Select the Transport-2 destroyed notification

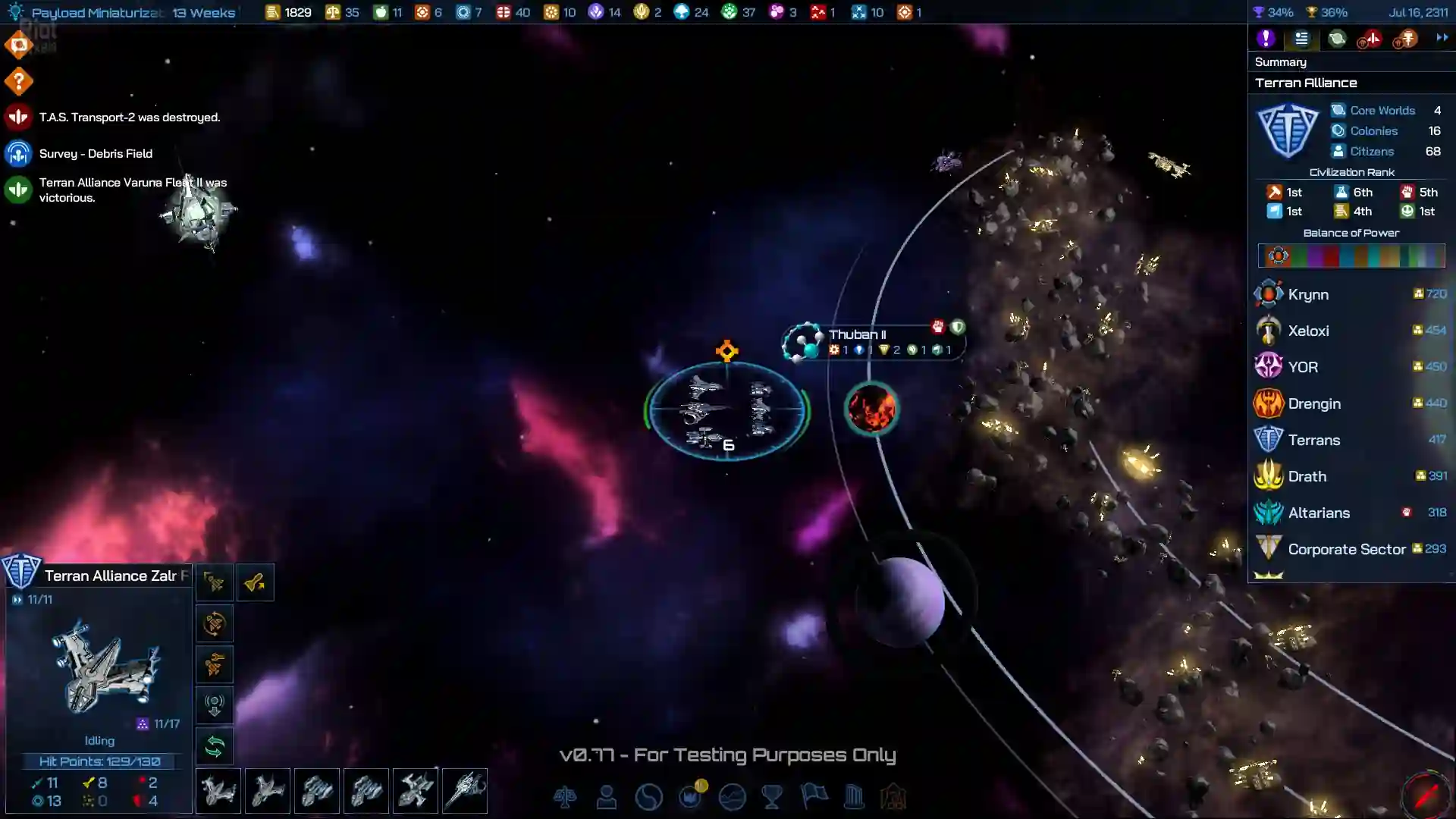pyautogui.click(x=129, y=118)
